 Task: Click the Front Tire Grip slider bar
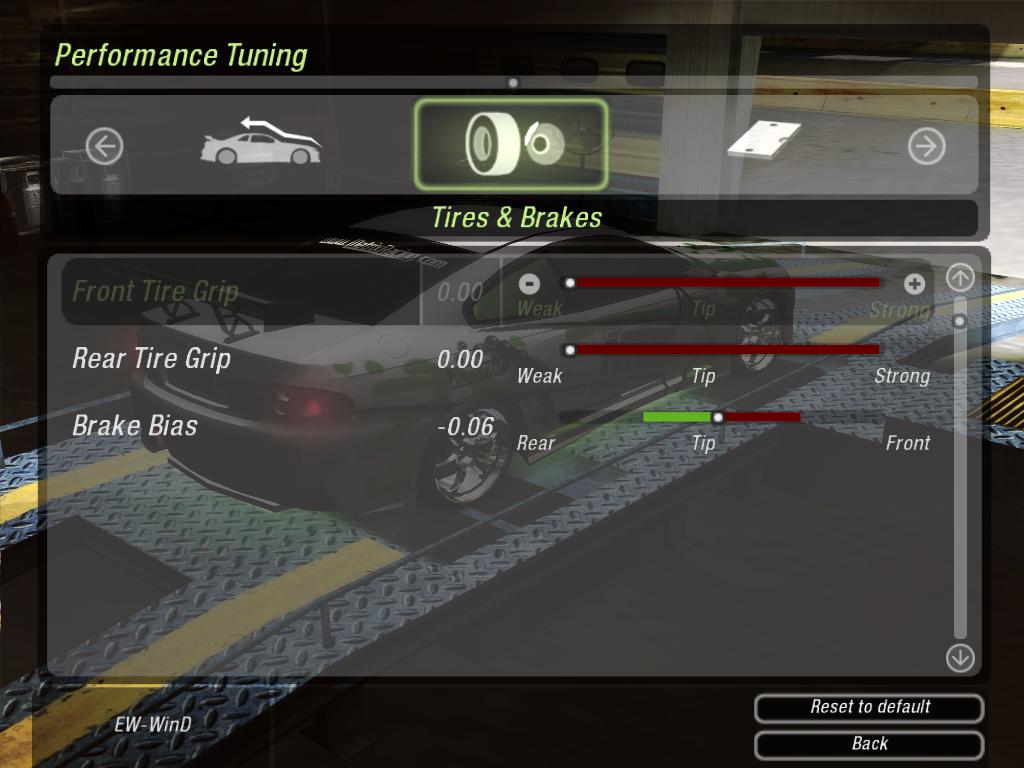(724, 283)
